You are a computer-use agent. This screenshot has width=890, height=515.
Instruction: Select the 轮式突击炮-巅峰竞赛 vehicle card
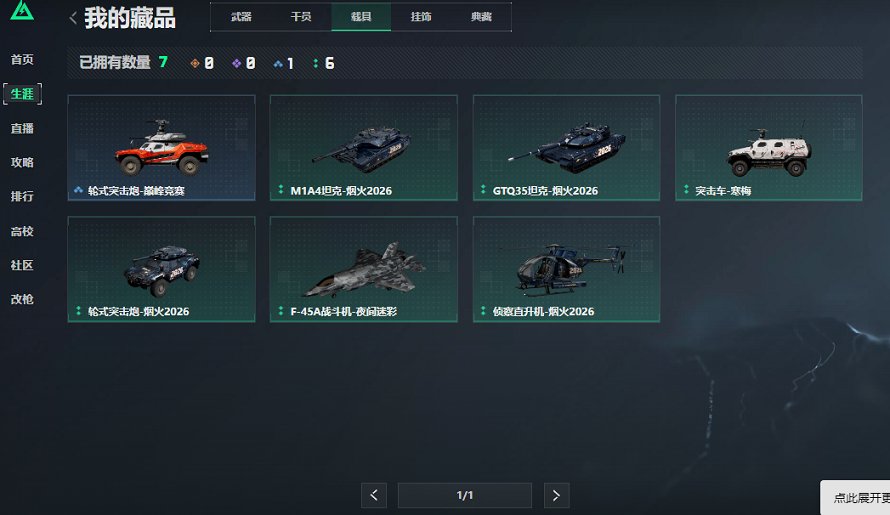(x=161, y=148)
